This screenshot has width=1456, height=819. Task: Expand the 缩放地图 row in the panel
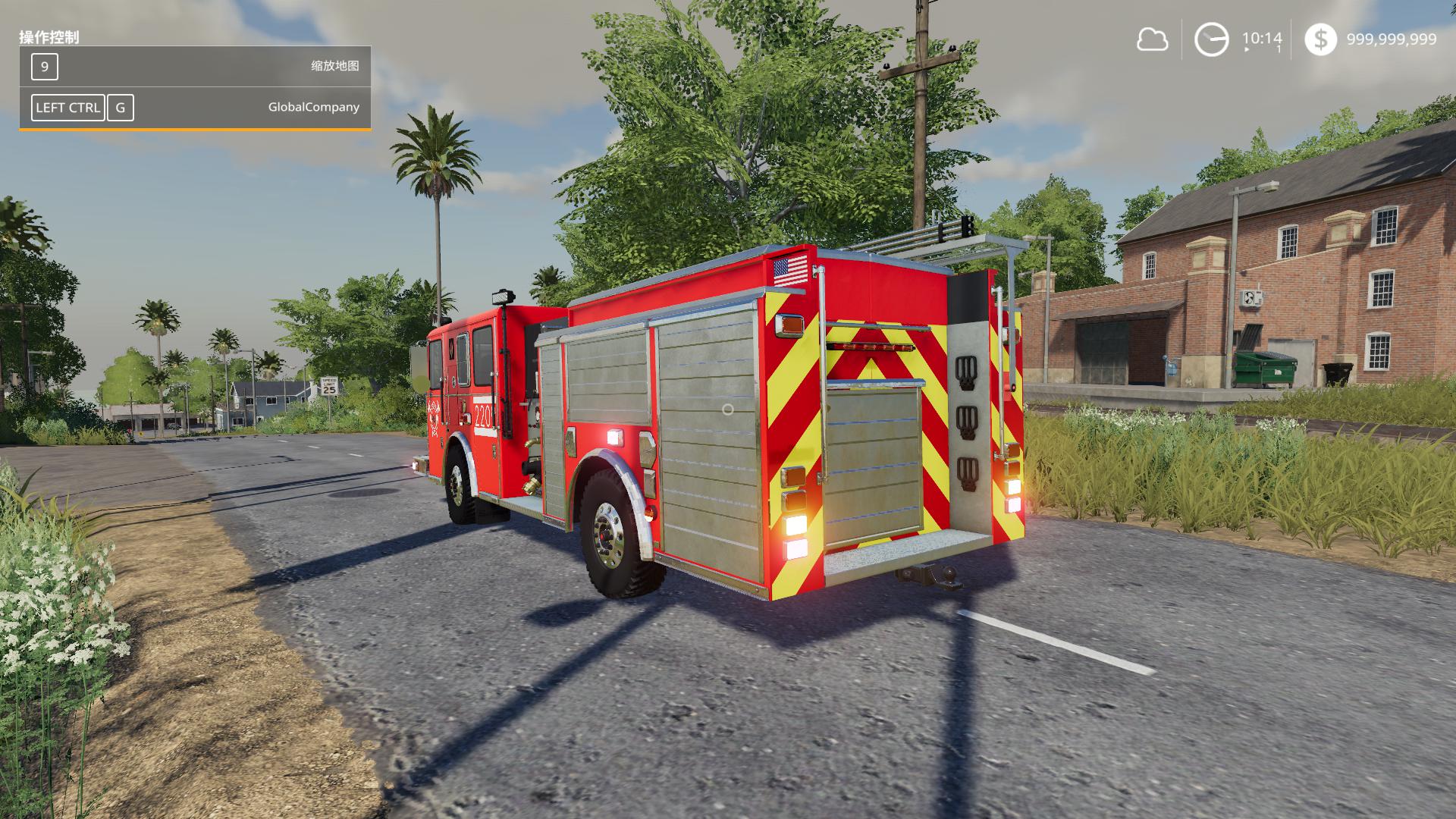click(193, 67)
